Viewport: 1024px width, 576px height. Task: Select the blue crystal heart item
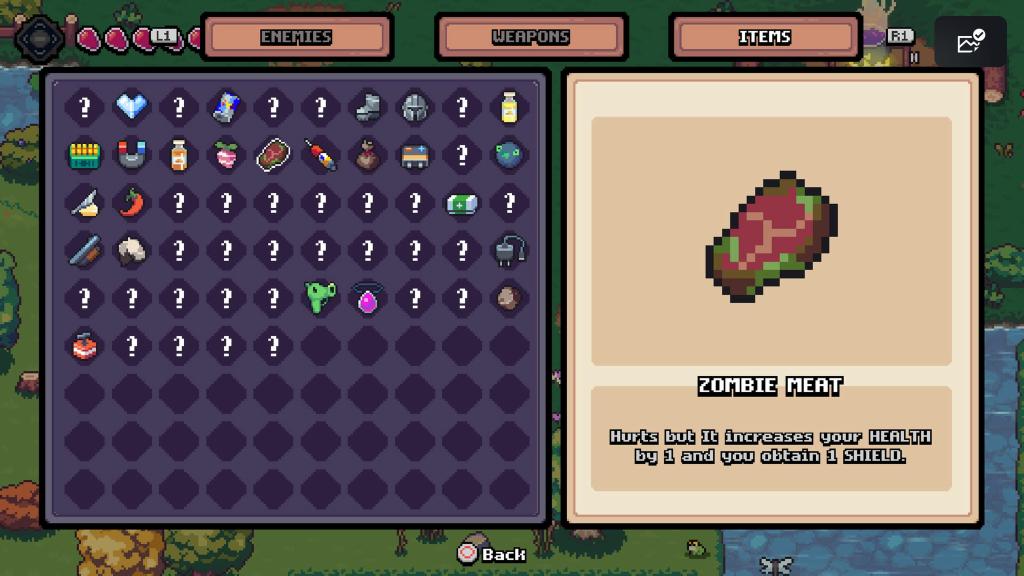pos(132,107)
